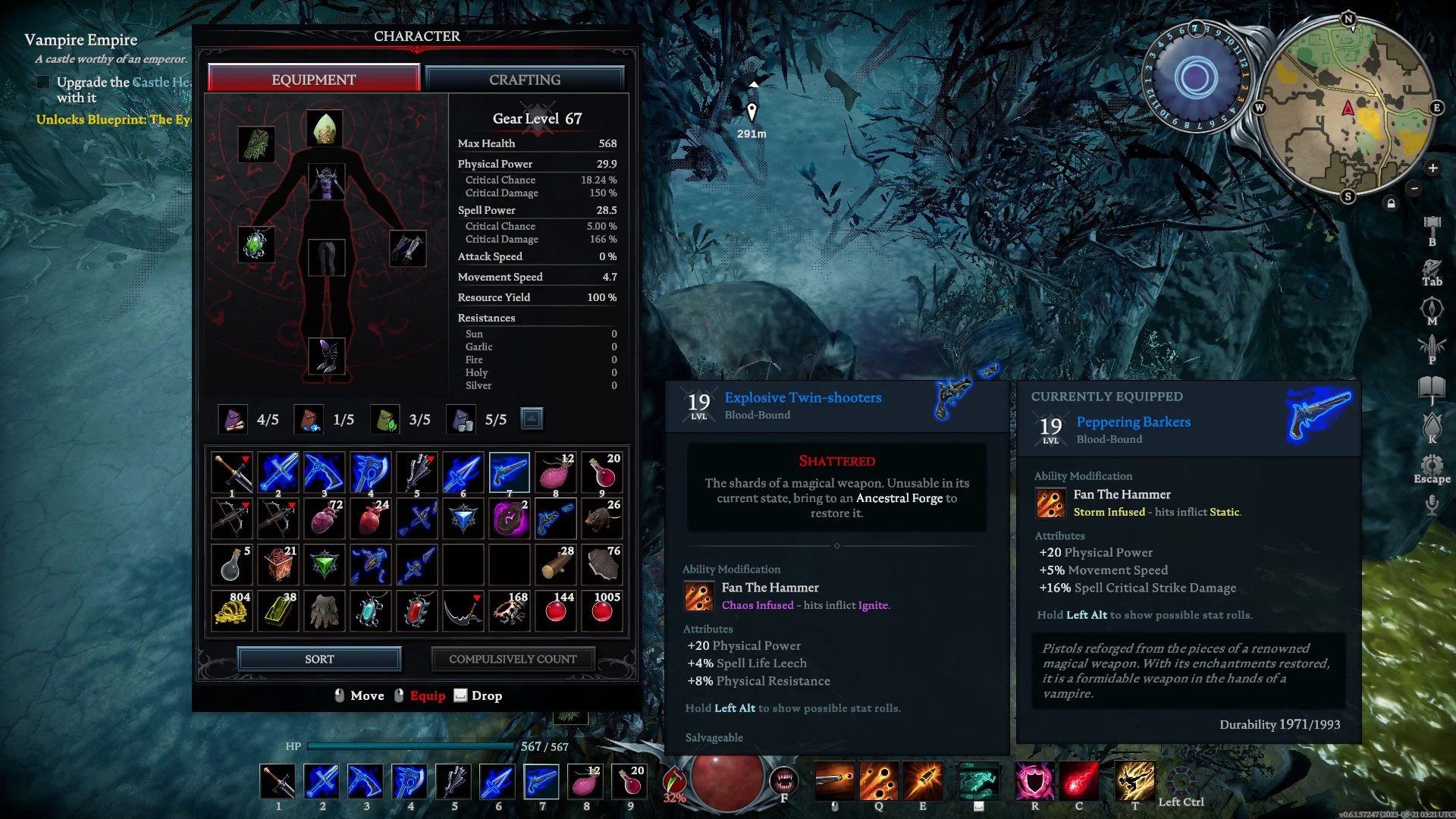
Task: Select the wood log stack of 28
Action: point(556,565)
